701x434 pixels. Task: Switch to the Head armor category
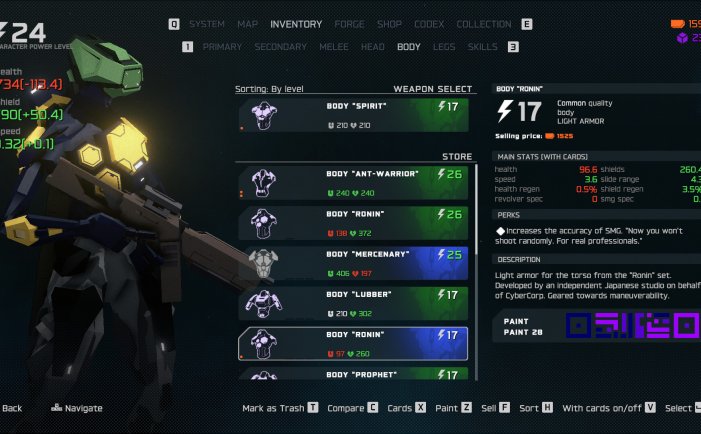372,47
